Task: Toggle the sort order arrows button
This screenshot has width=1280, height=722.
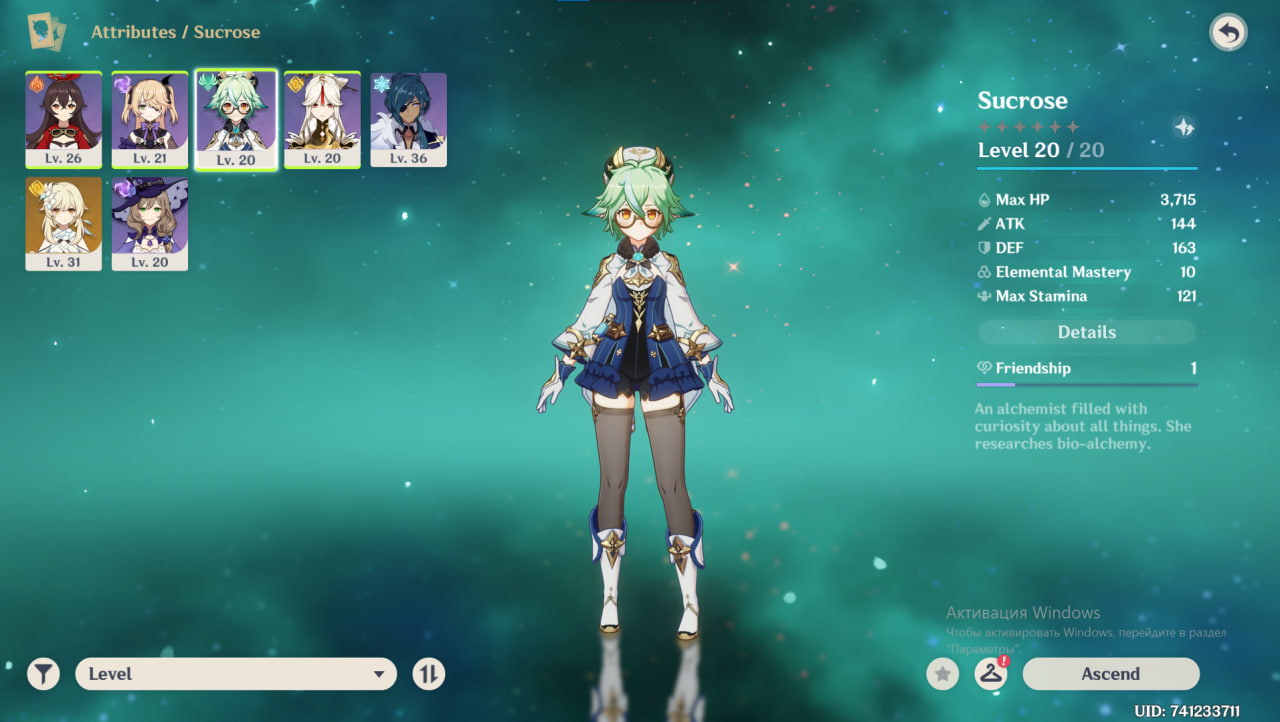Action: pos(428,674)
